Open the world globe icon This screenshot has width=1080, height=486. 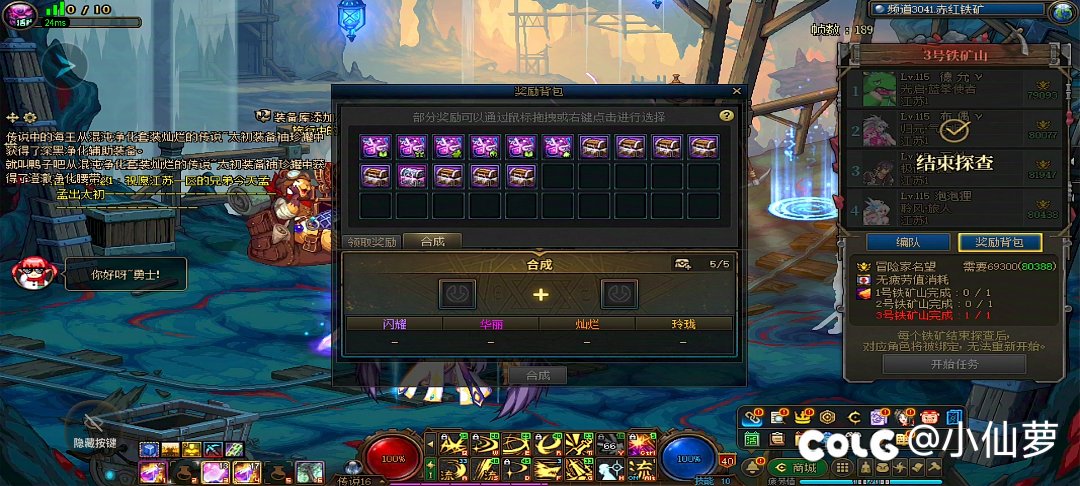[x=1061, y=11]
